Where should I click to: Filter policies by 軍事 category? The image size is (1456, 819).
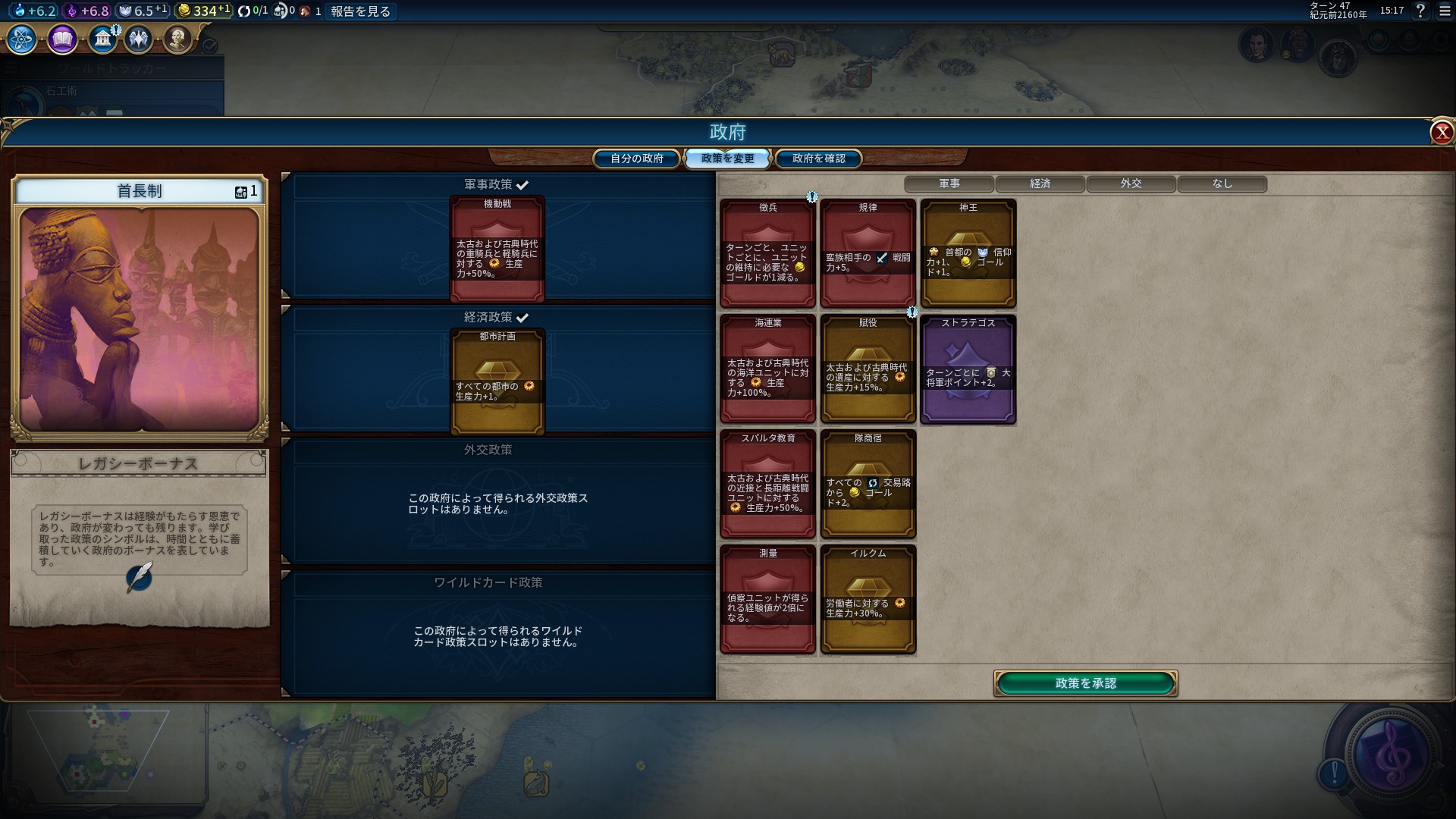949,184
